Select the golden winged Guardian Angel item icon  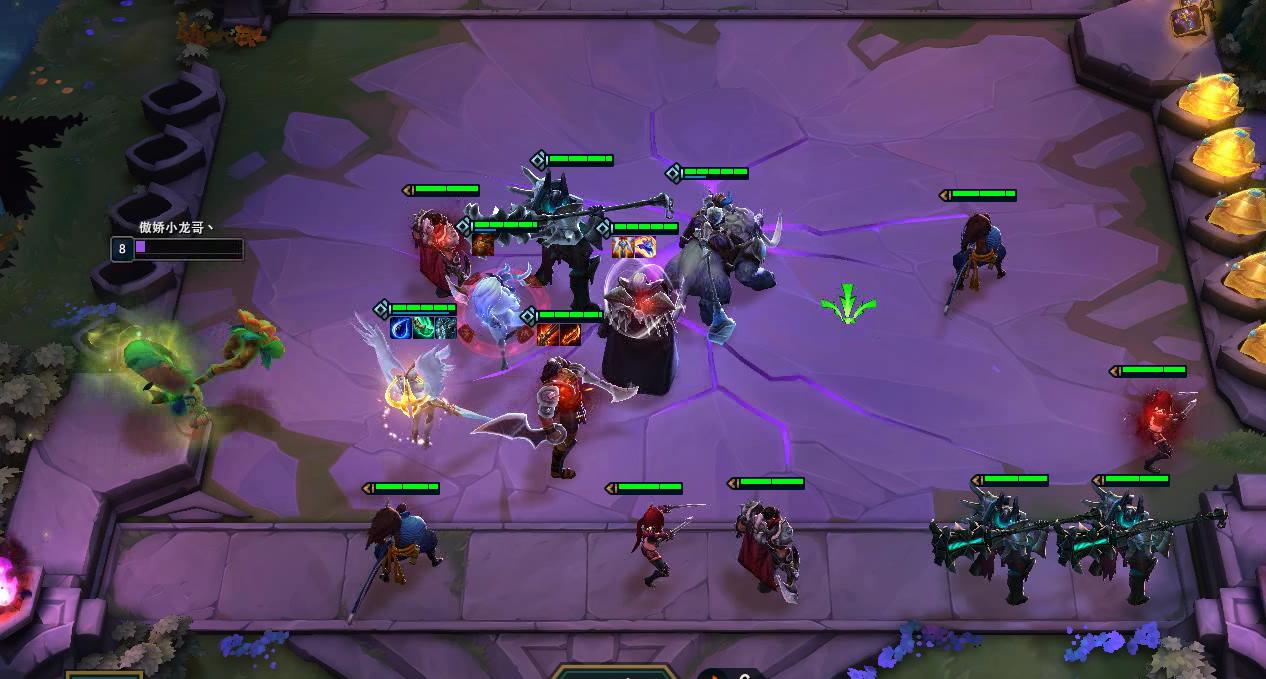click(623, 247)
